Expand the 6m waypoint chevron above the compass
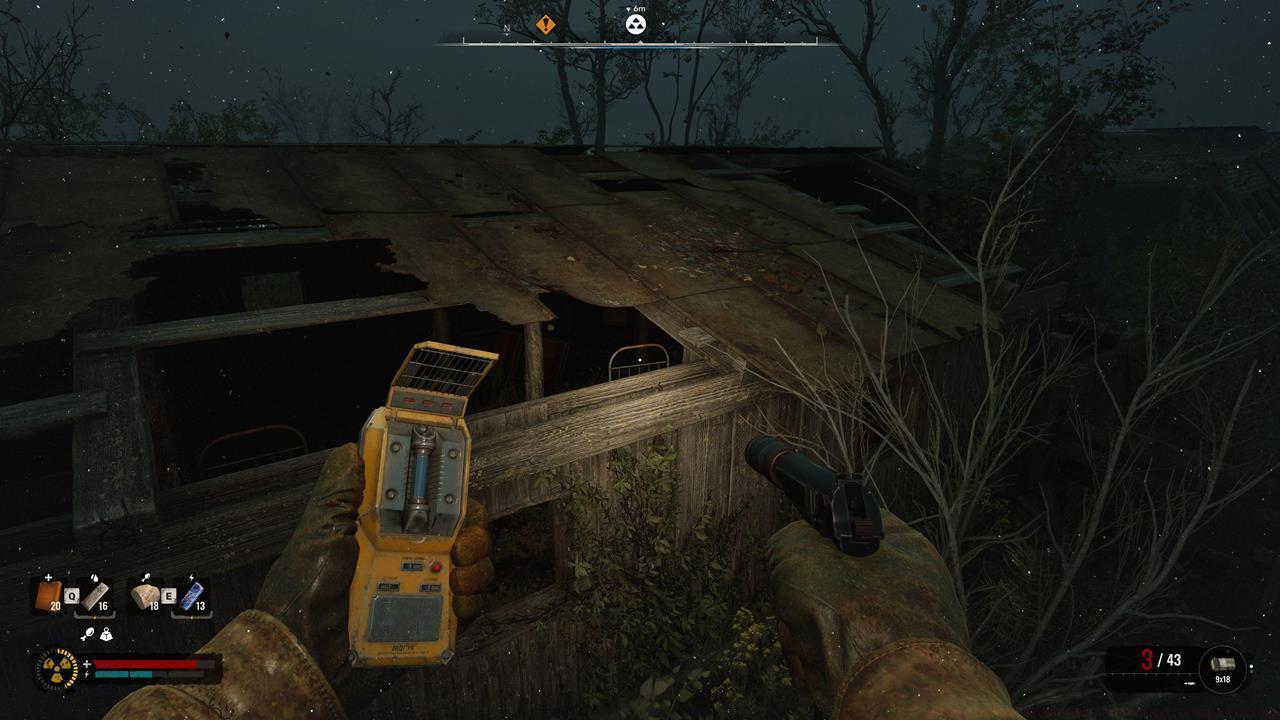1280x720 pixels. point(631,9)
